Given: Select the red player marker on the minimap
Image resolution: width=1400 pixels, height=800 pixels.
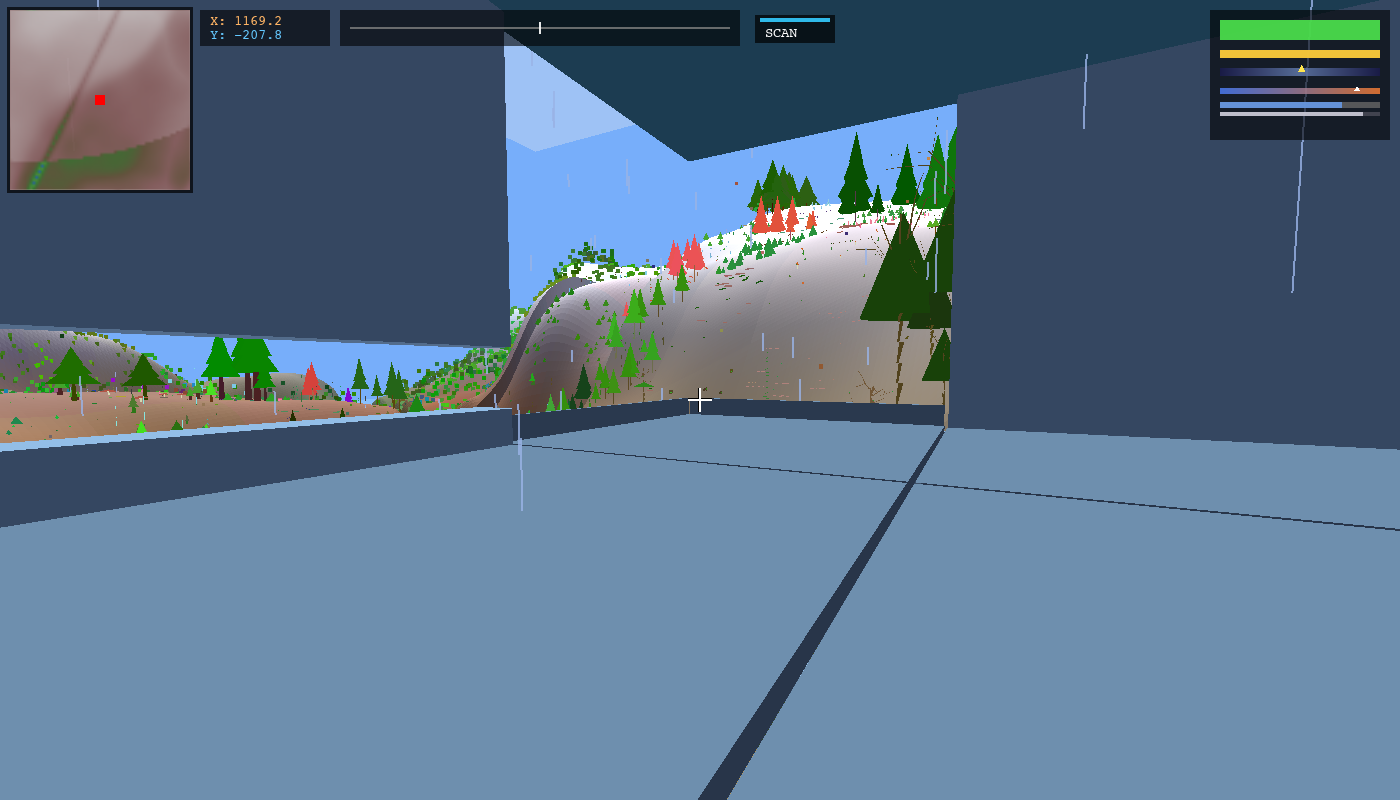Looking at the screenshot, I should coord(98,99).
